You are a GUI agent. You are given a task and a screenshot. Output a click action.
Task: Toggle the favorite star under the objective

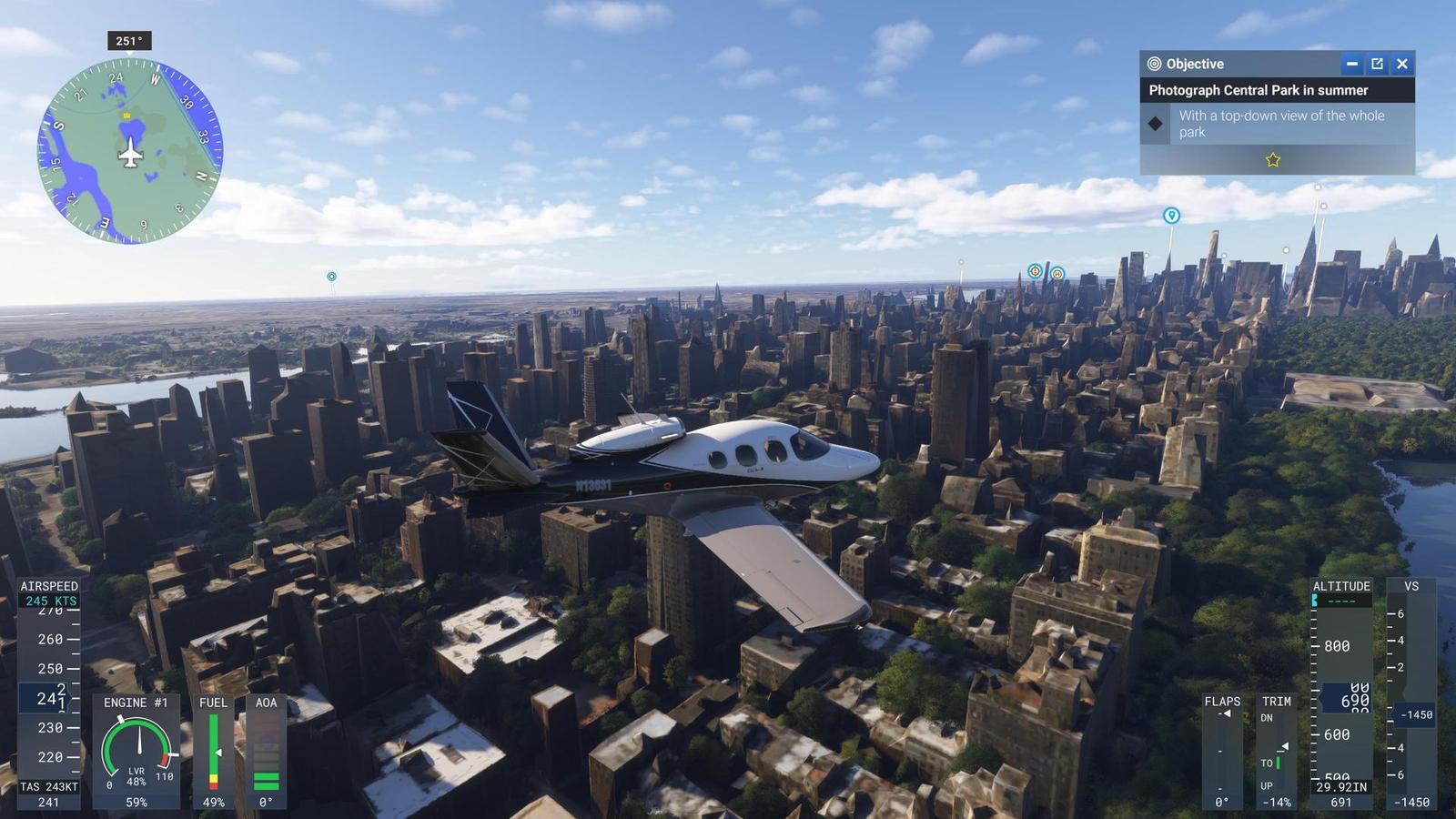coord(1273,160)
